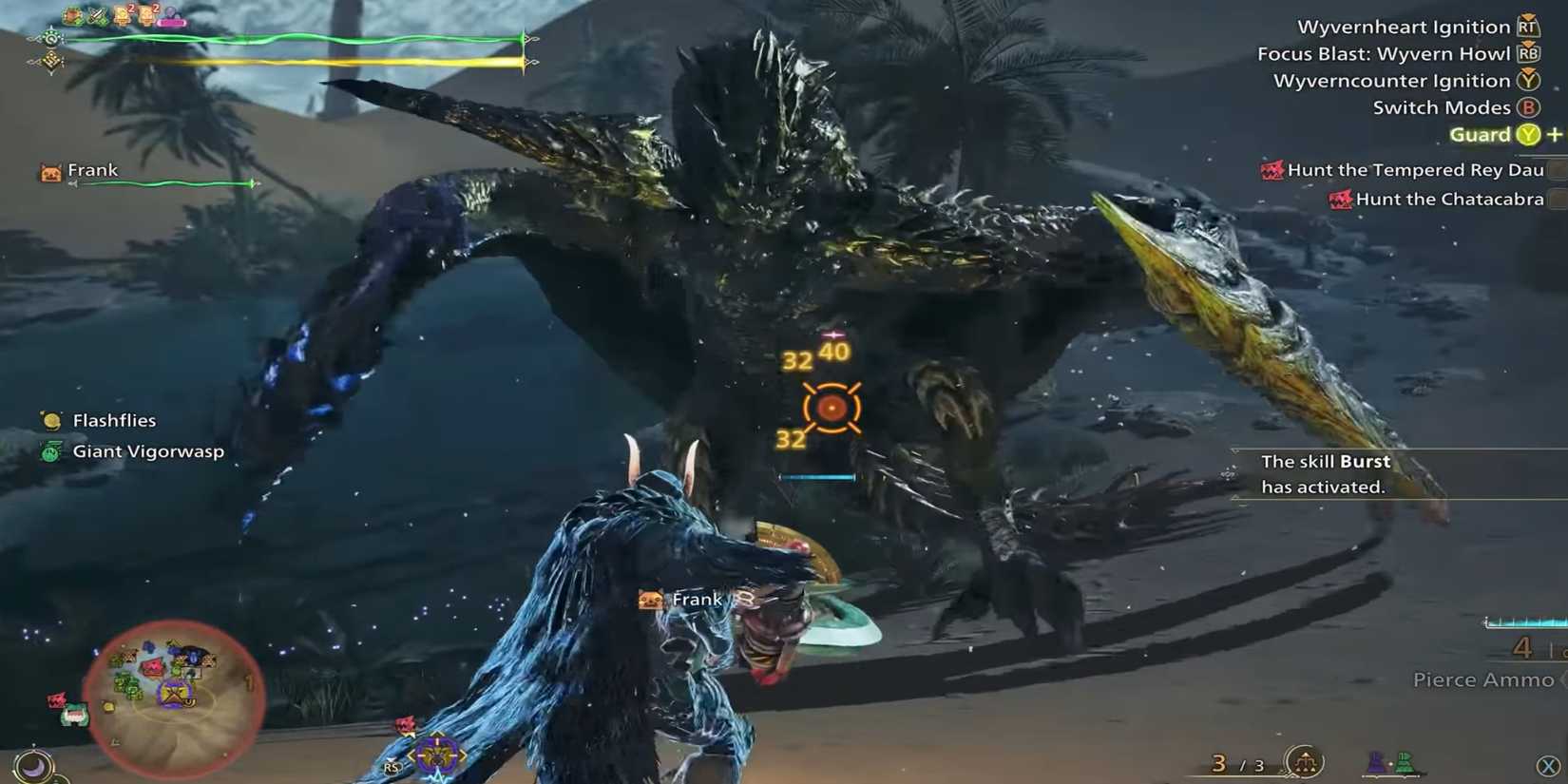
Task: Toggle Guard using the Y prompt
Action: [1526, 135]
